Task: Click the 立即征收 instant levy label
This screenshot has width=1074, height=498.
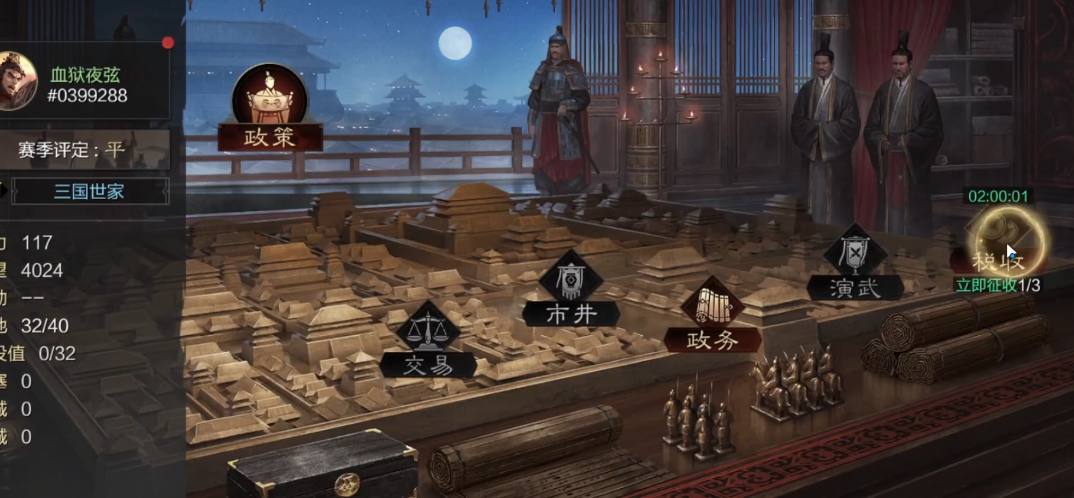Action: coord(985,285)
